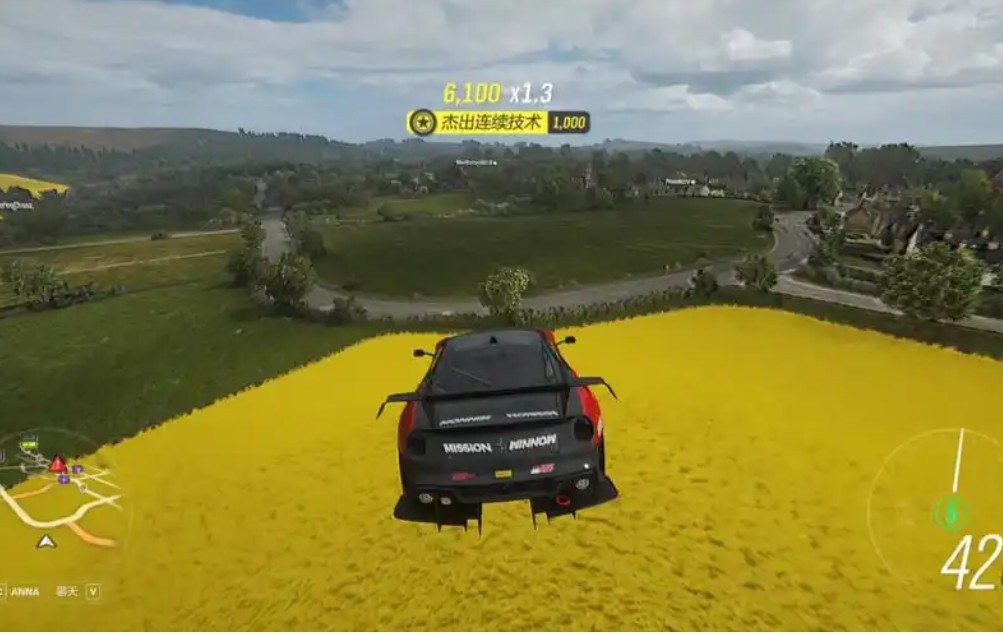Screen dimensions: 1003x635
Task: Open the ANNA assistant label
Action: point(25,592)
